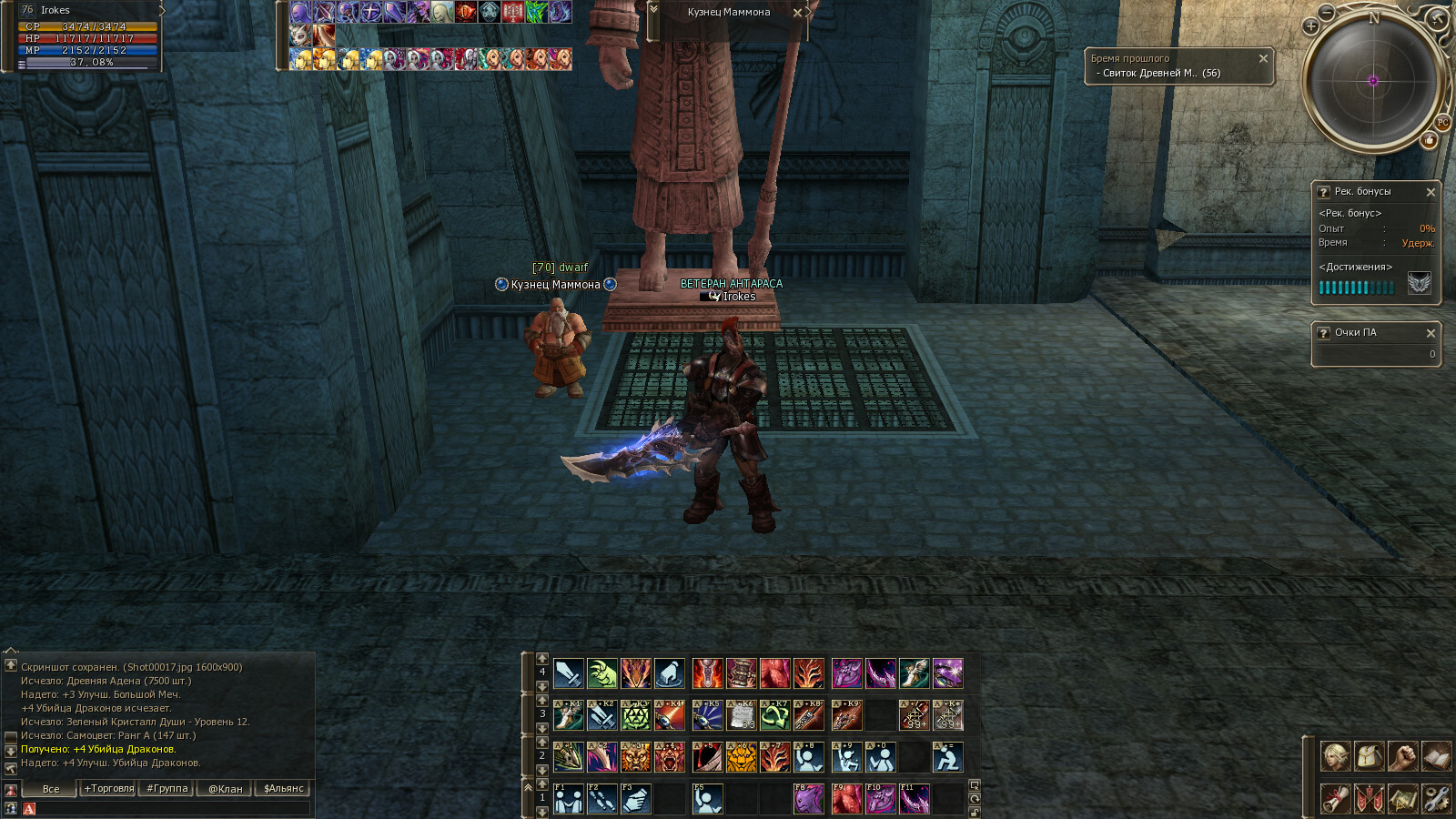Use the sit-down action on hotbar row 2
Screen dimensions: 1456x819
tap(947, 757)
